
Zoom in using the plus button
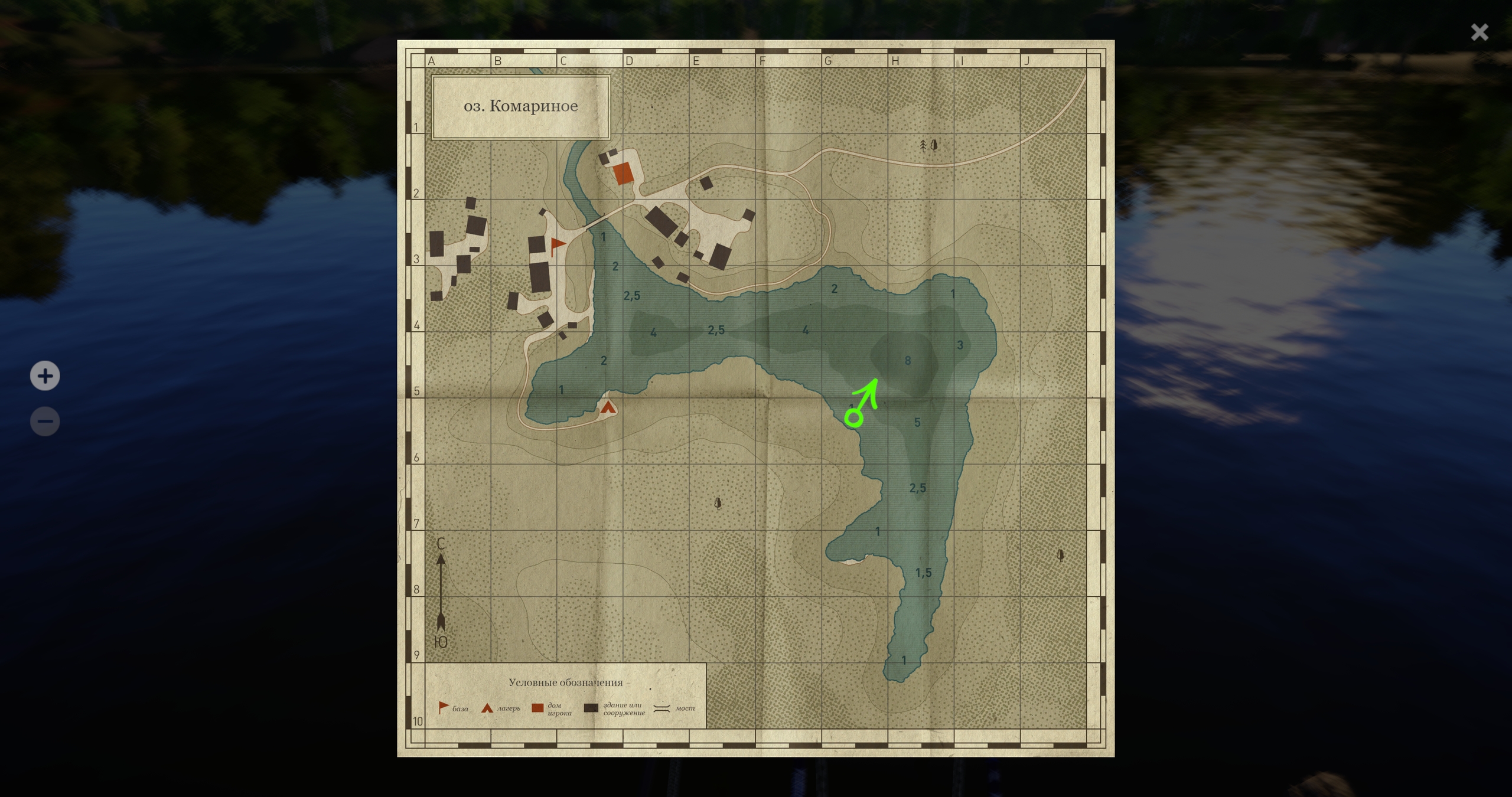pyautogui.click(x=45, y=376)
